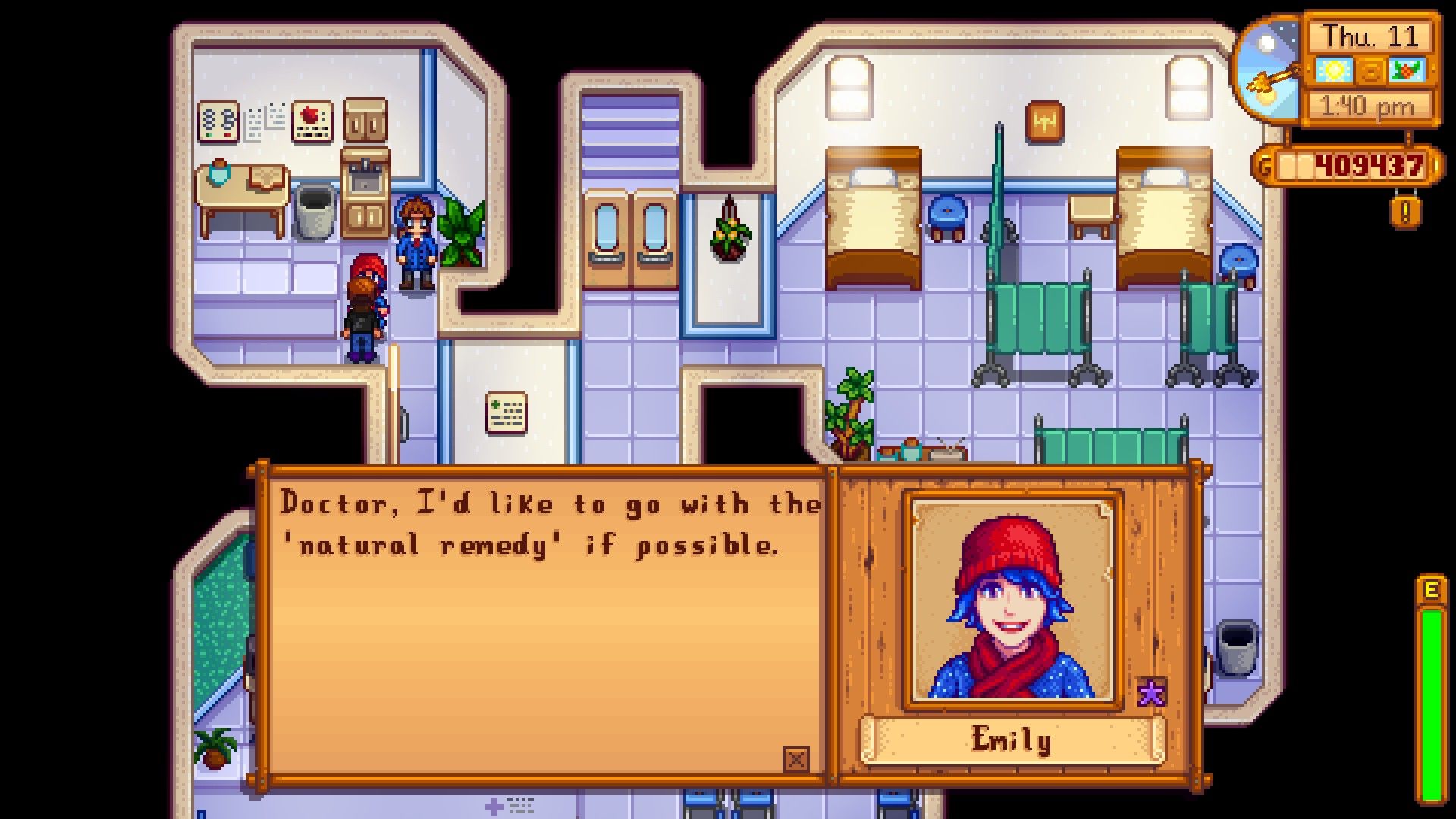Click the eye chart poster above the counter
This screenshot has width=1456, height=819.
coord(218,120)
